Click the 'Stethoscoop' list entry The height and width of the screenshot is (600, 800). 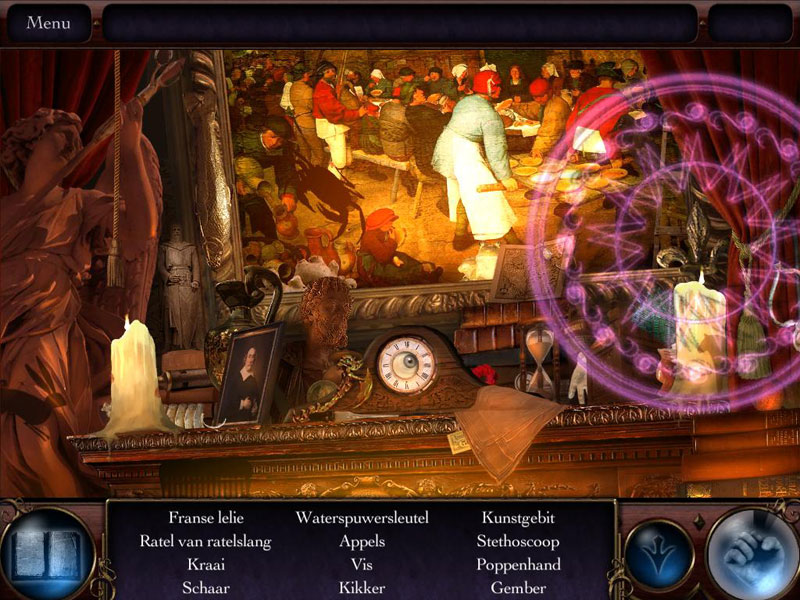point(518,541)
